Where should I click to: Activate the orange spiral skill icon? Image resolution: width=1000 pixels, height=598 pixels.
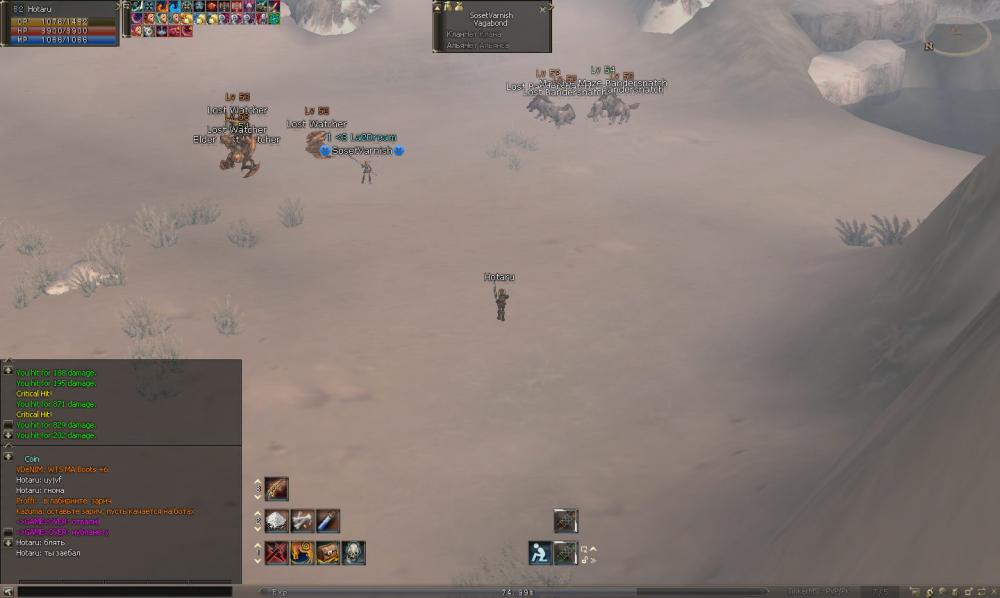tap(302, 553)
